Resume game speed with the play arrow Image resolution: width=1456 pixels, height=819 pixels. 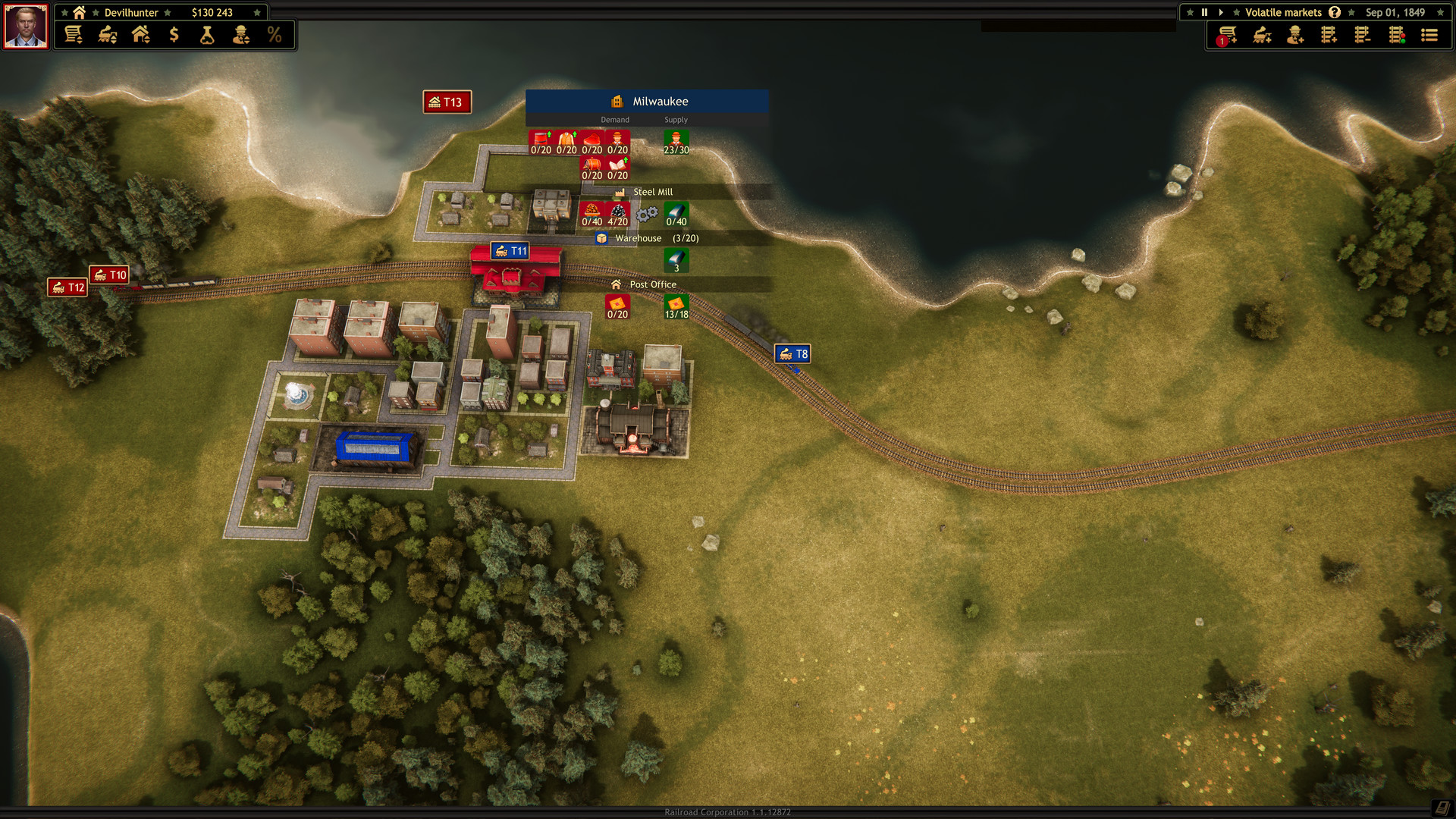click(x=1221, y=12)
